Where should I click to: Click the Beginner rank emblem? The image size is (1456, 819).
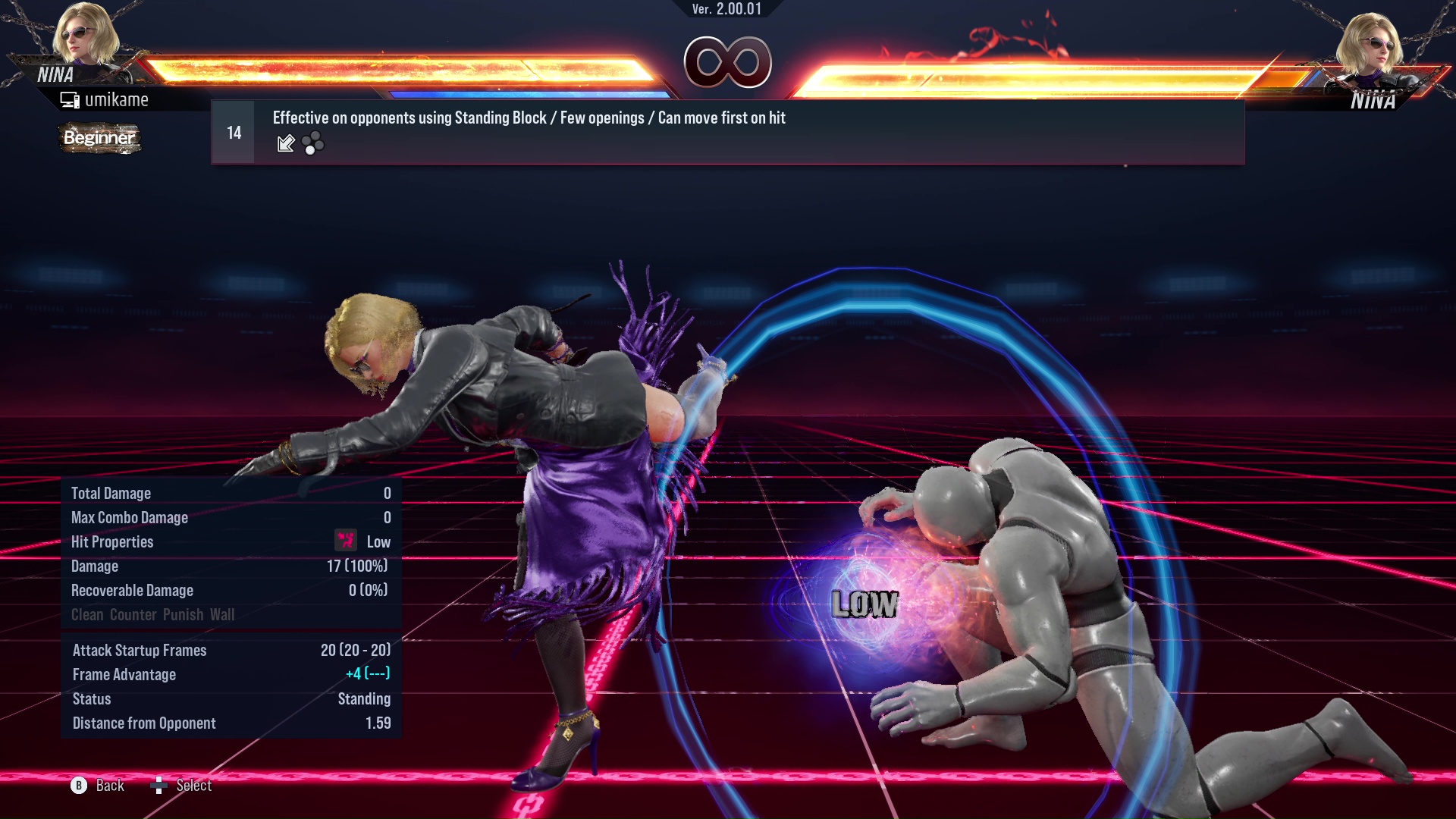[99, 138]
